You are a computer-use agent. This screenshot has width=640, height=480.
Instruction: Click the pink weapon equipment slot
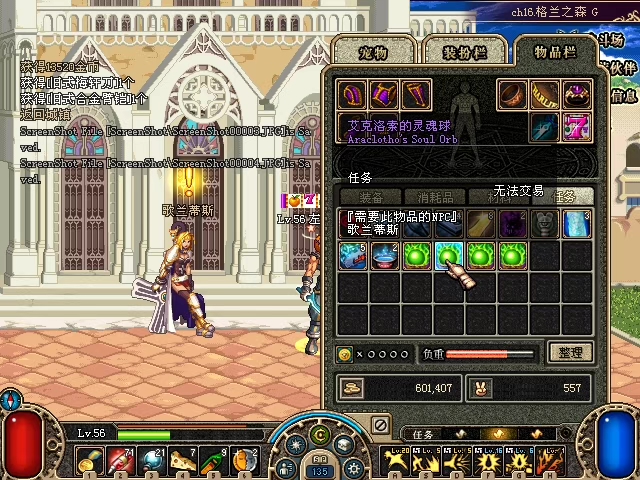(x=576, y=127)
